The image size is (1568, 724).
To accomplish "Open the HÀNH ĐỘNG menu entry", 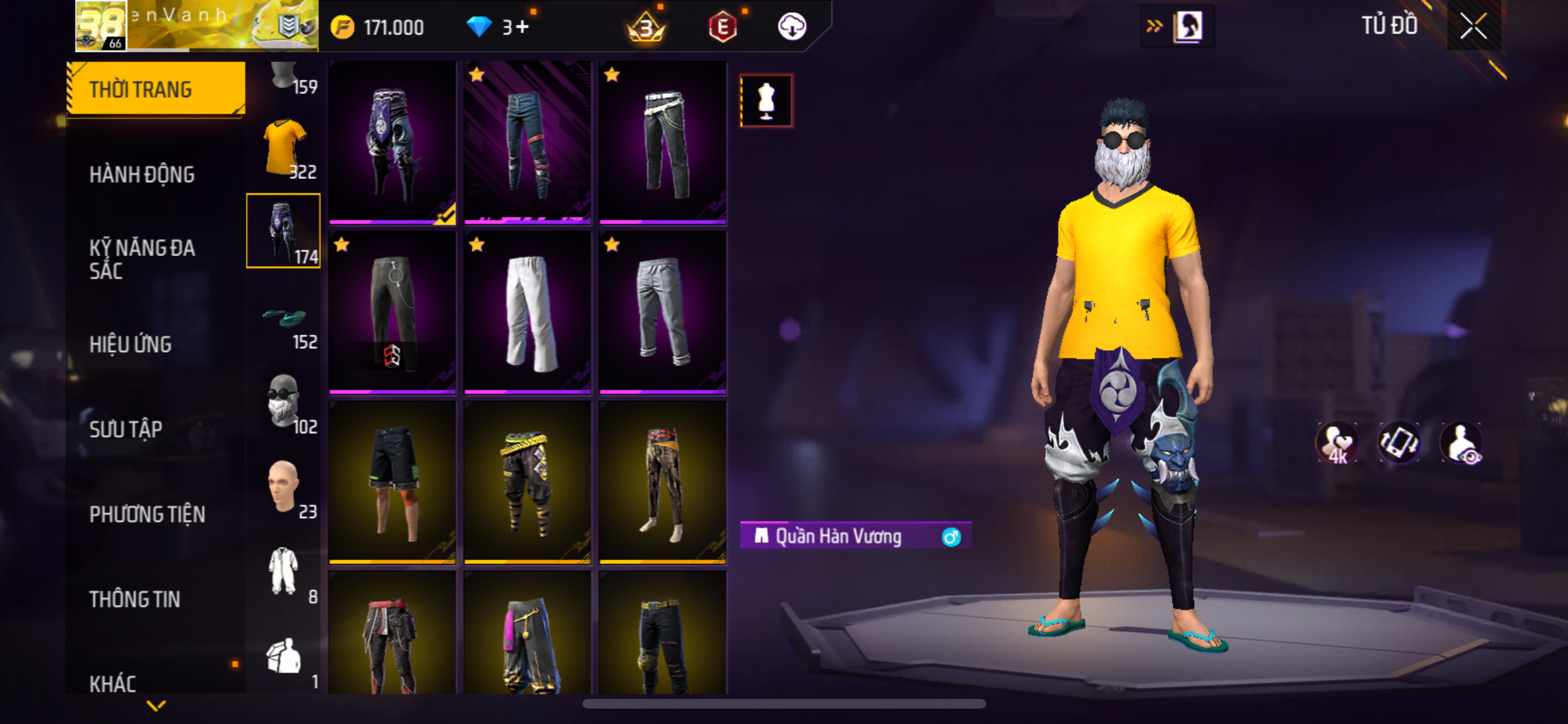I will tap(142, 174).
